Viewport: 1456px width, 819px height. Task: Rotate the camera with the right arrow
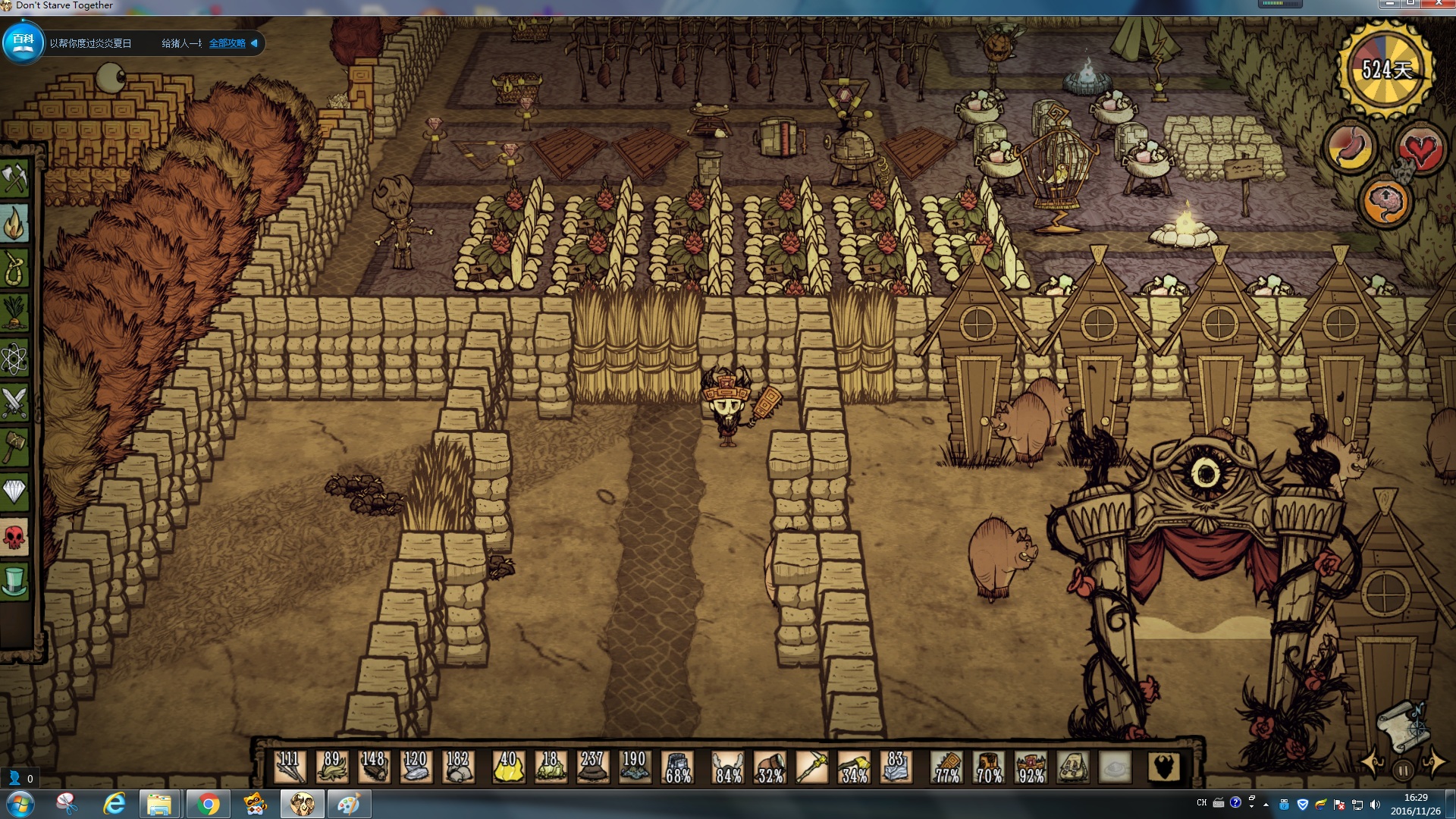1434,761
